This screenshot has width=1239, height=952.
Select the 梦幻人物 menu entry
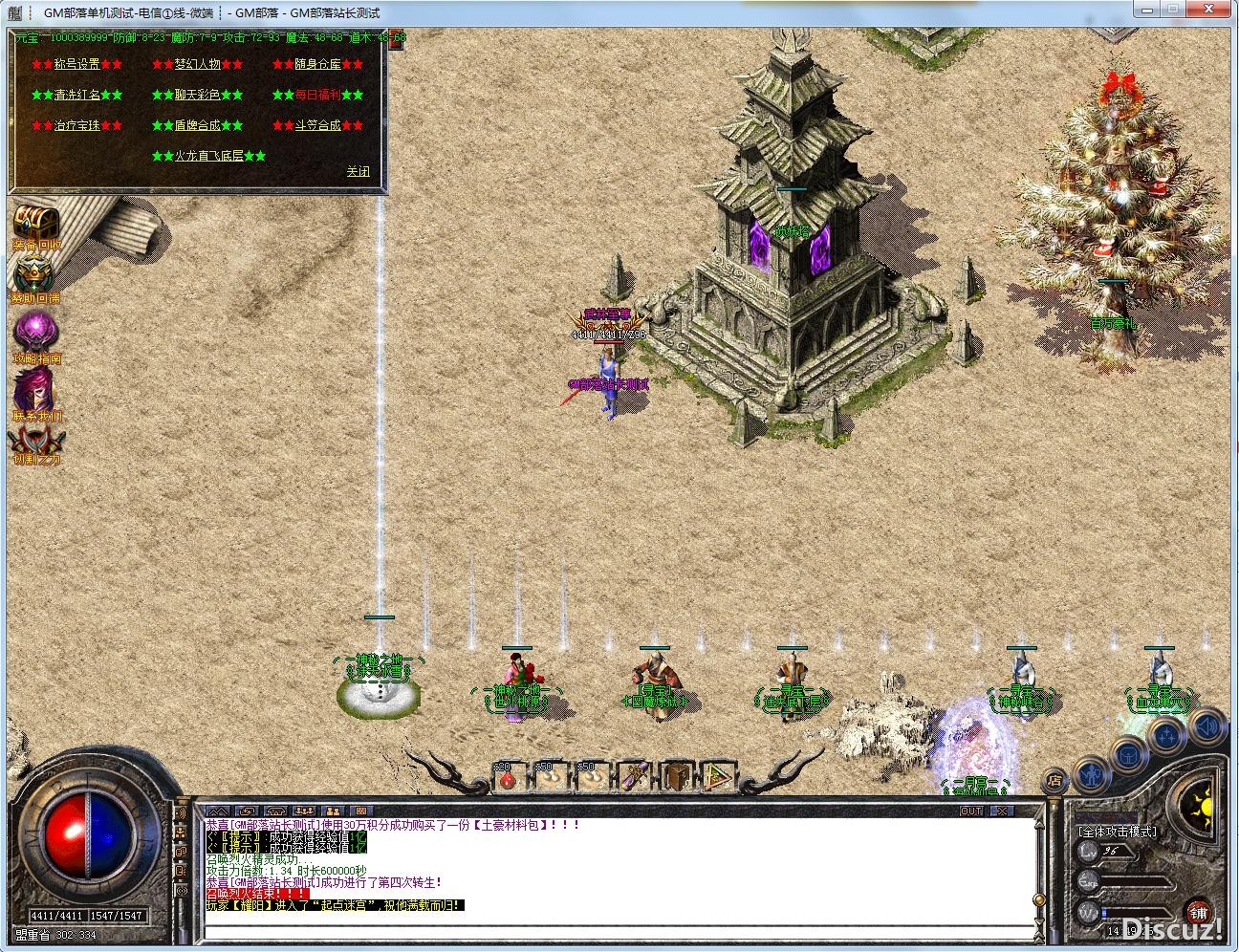click(x=197, y=64)
